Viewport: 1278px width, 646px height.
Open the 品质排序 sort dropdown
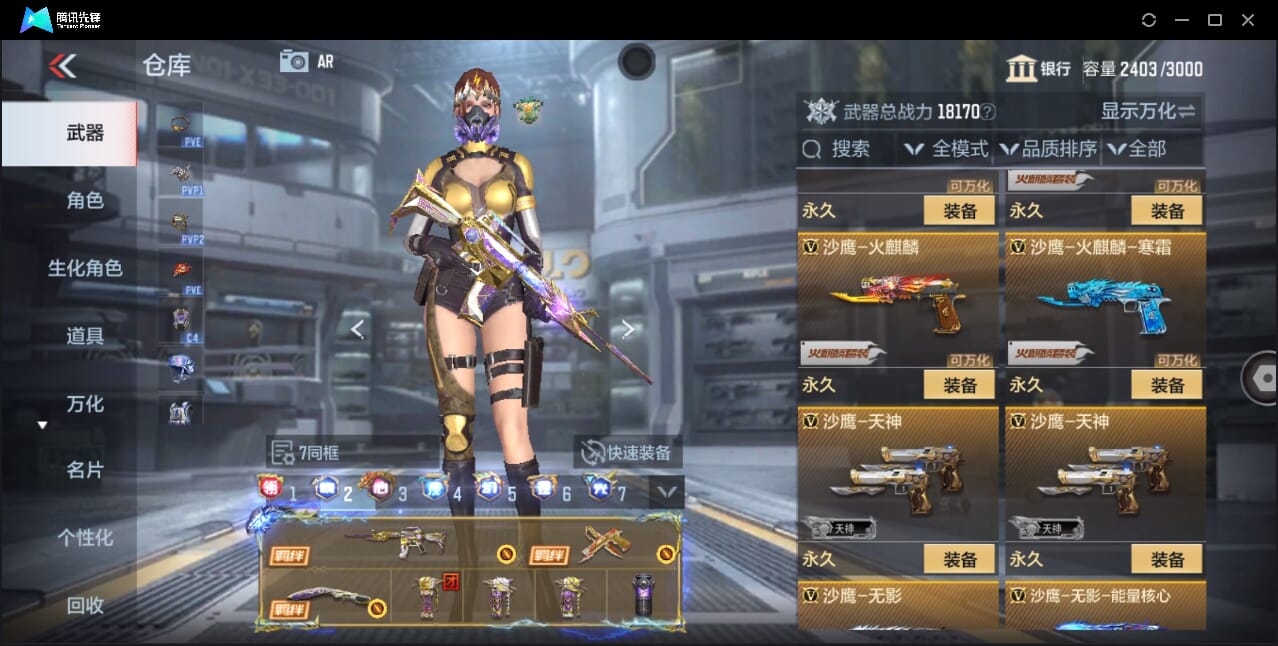1047,149
